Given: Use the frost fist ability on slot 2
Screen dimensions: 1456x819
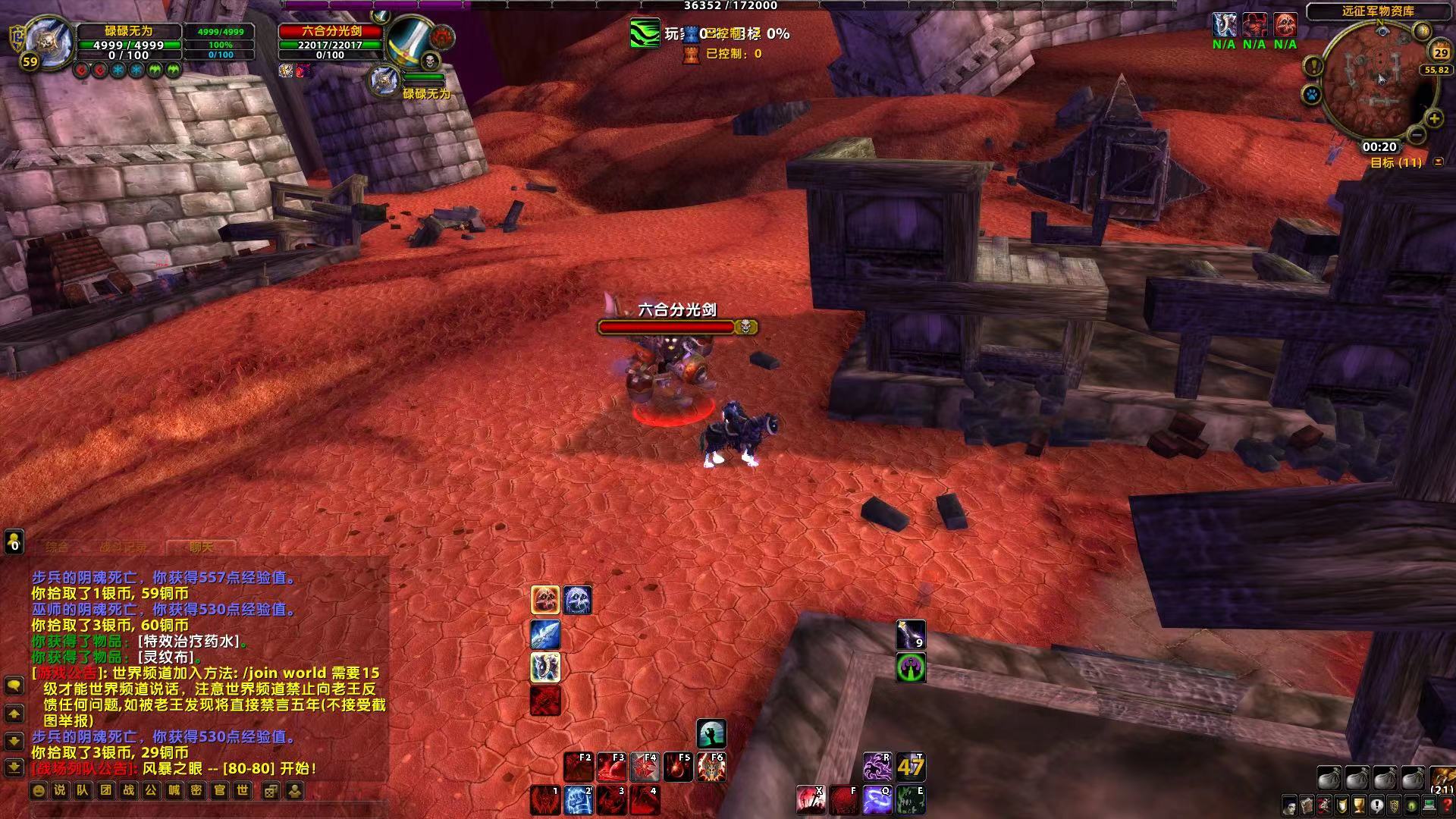Looking at the screenshot, I should click(x=578, y=801).
